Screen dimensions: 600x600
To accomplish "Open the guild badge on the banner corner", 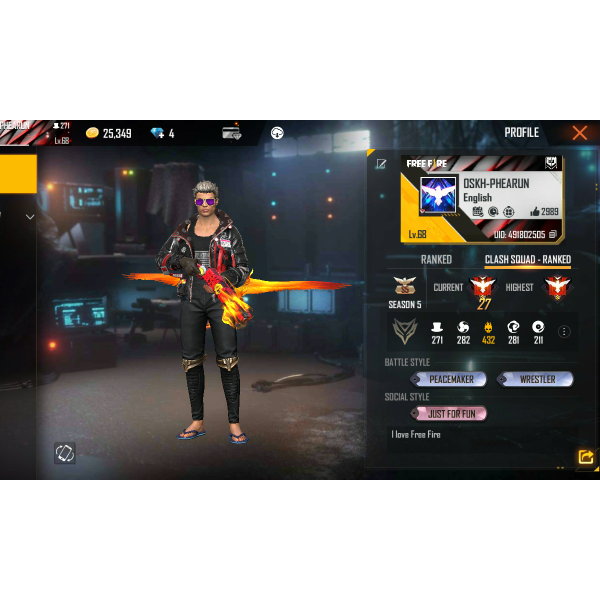I will pyautogui.click(x=551, y=163).
